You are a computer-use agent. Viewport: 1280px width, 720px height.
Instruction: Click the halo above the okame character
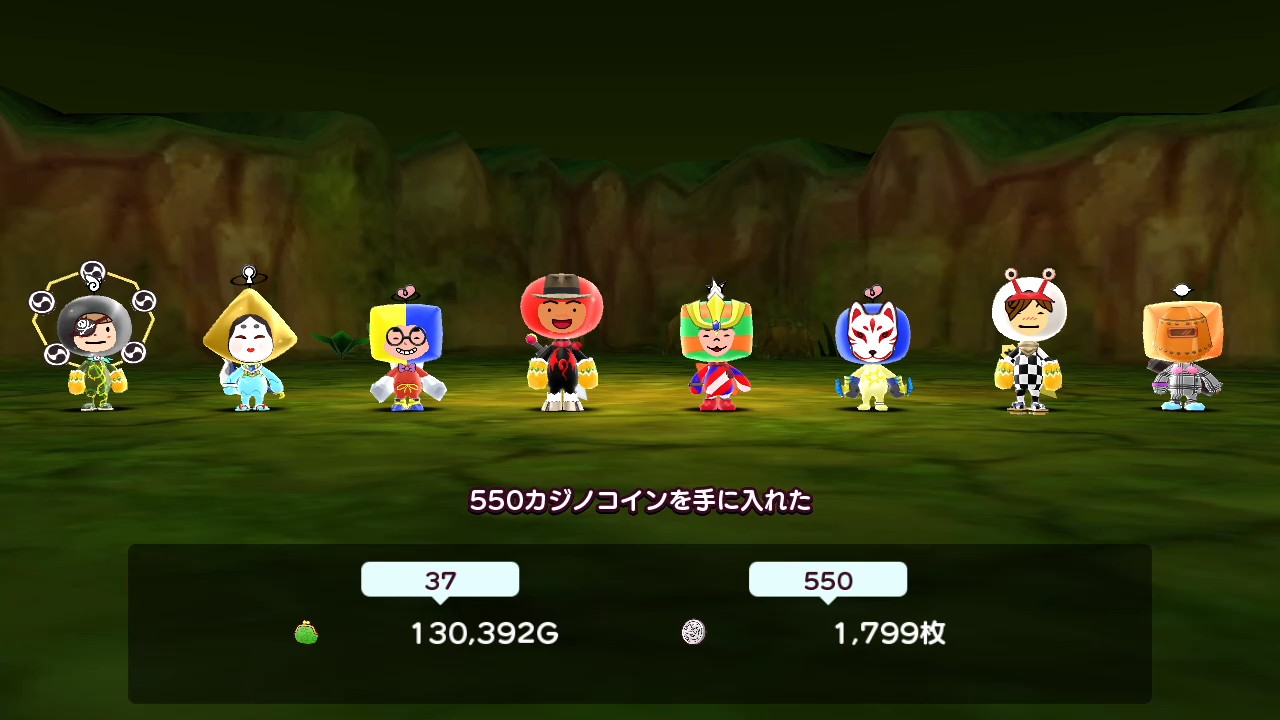pos(247,272)
